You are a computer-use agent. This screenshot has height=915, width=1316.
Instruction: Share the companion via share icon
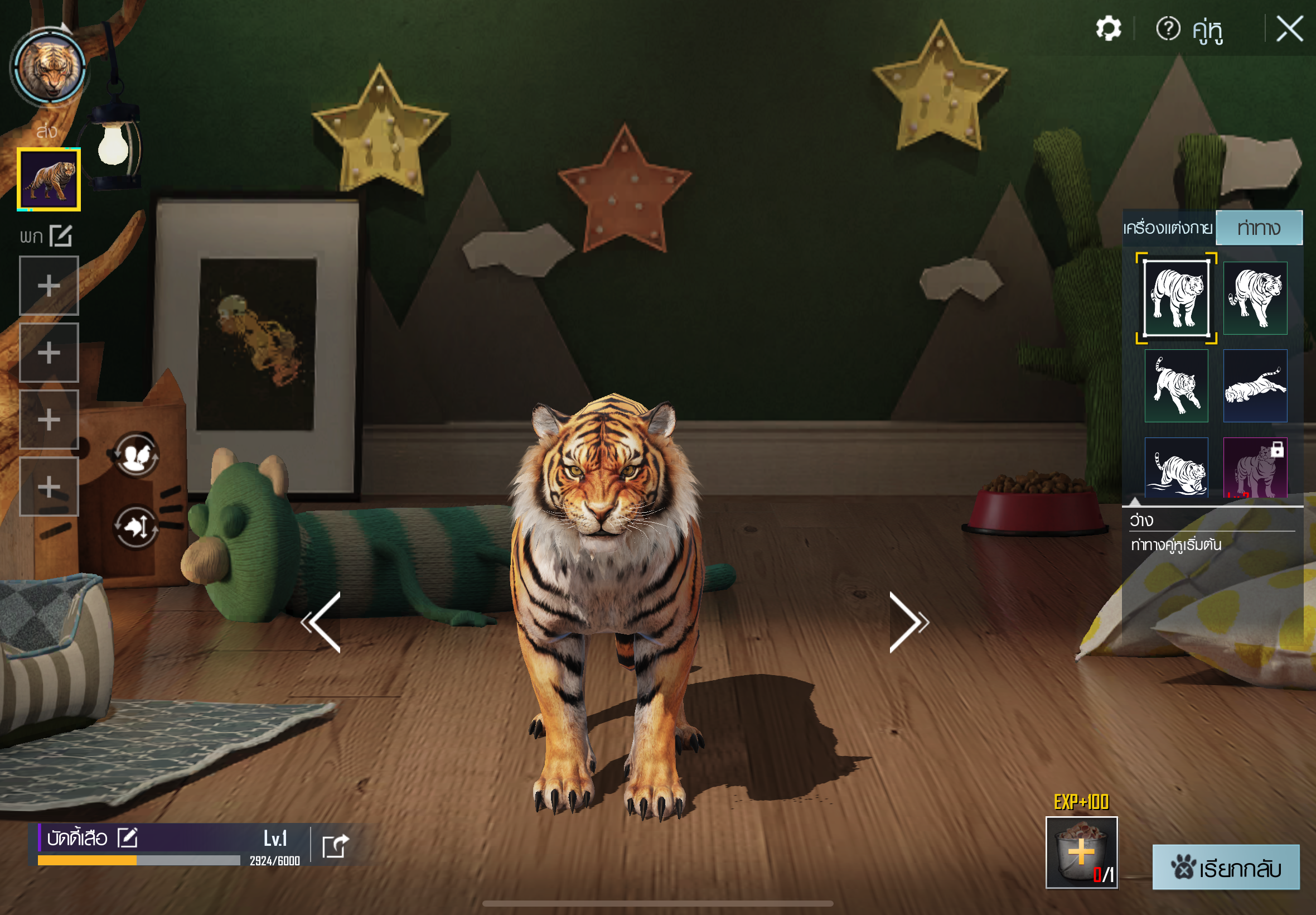335,846
